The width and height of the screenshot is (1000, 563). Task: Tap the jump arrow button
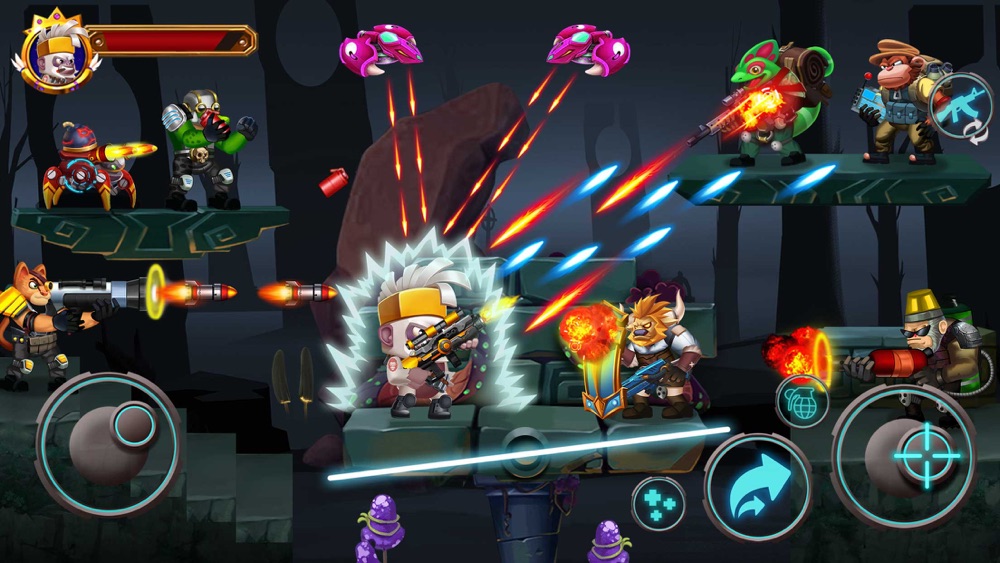pyautogui.click(x=757, y=487)
